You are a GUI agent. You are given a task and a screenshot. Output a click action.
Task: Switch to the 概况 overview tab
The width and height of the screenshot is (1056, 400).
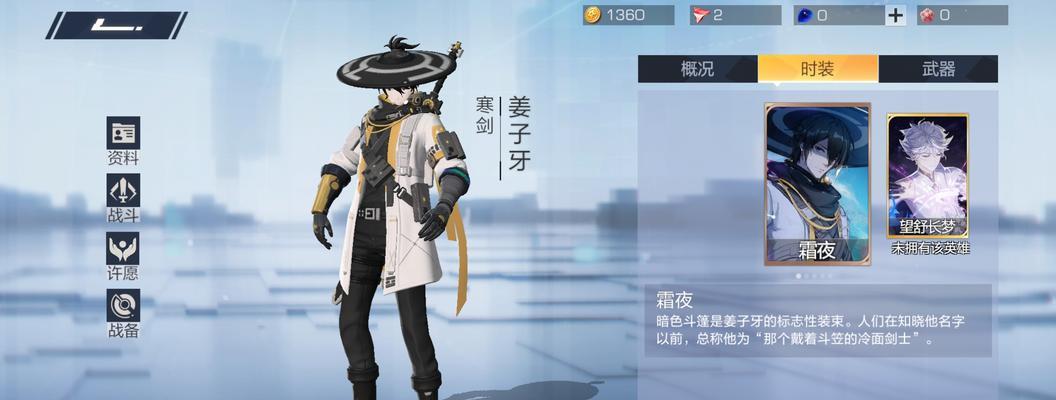click(x=697, y=69)
